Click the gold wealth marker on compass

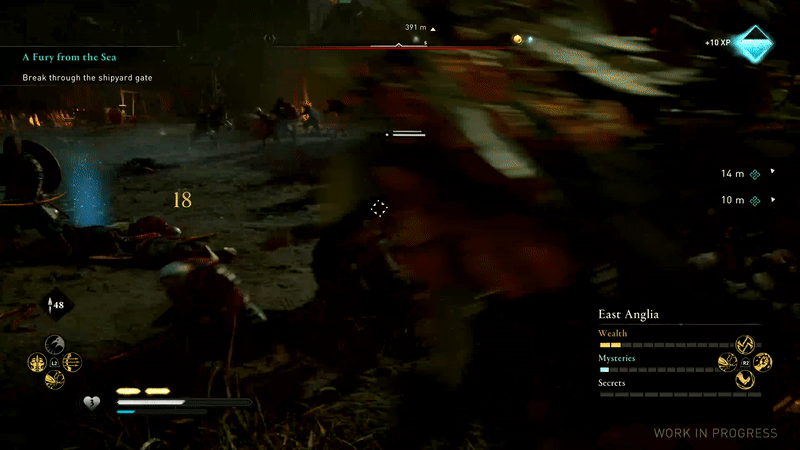click(517, 39)
